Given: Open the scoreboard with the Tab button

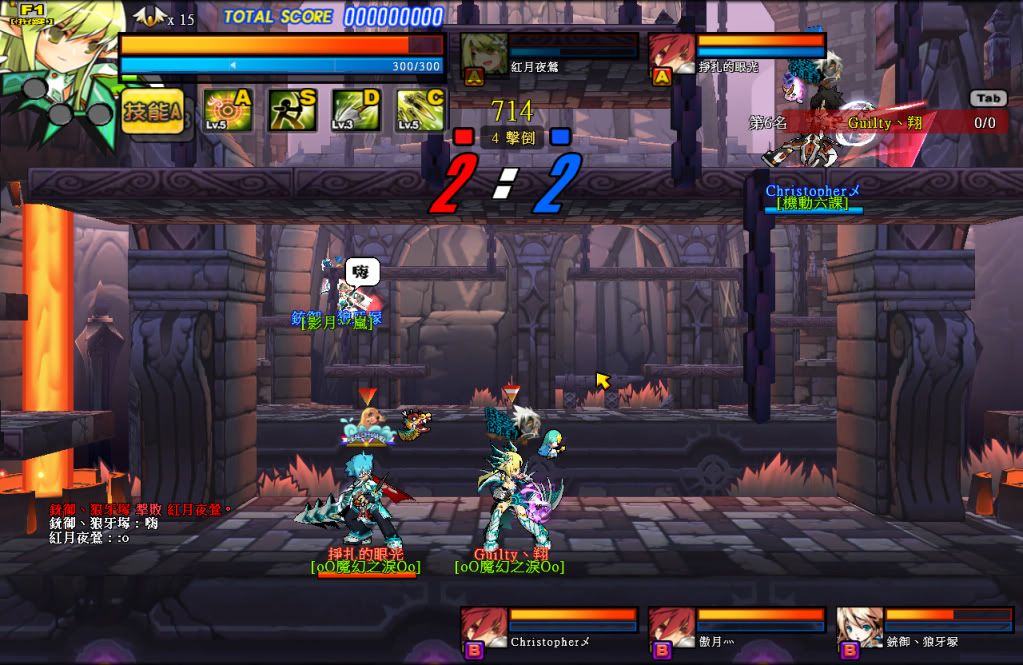Looking at the screenshot, I should pos(987,98).
